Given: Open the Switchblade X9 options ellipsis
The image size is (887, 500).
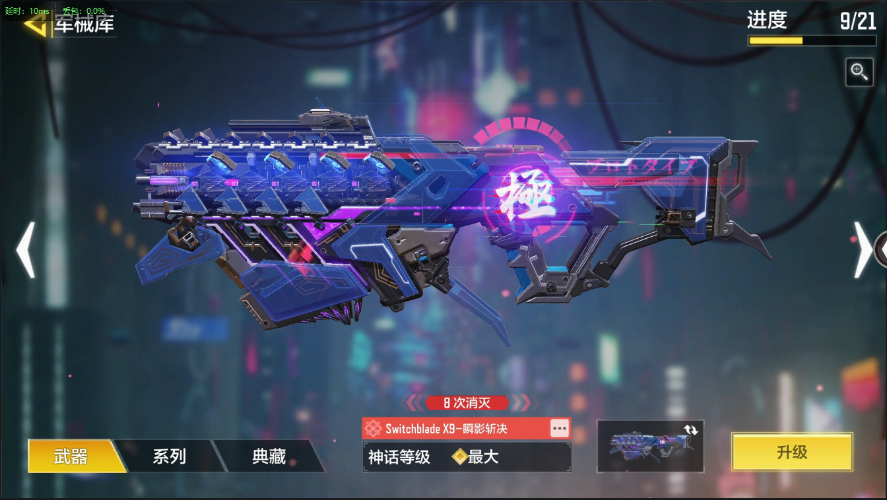Looking at the screenshot, I should click(x=559, y=428).
